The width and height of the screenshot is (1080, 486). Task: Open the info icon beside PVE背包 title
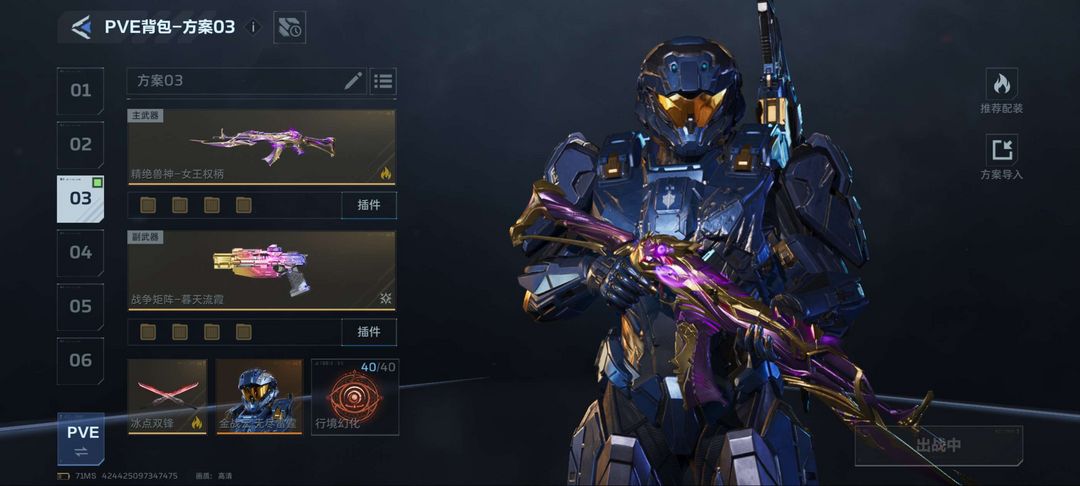click(x=253, y=27)
